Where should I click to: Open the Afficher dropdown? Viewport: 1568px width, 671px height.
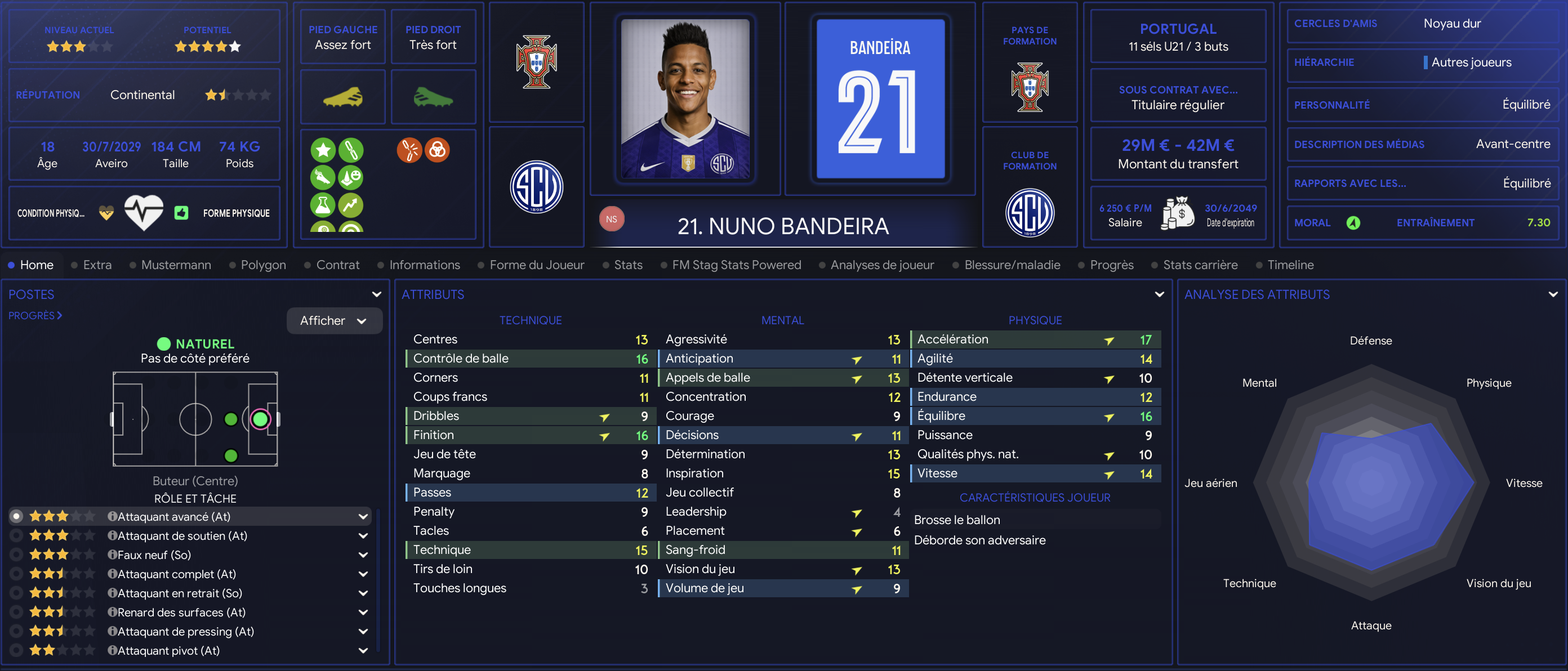(333, 321)
